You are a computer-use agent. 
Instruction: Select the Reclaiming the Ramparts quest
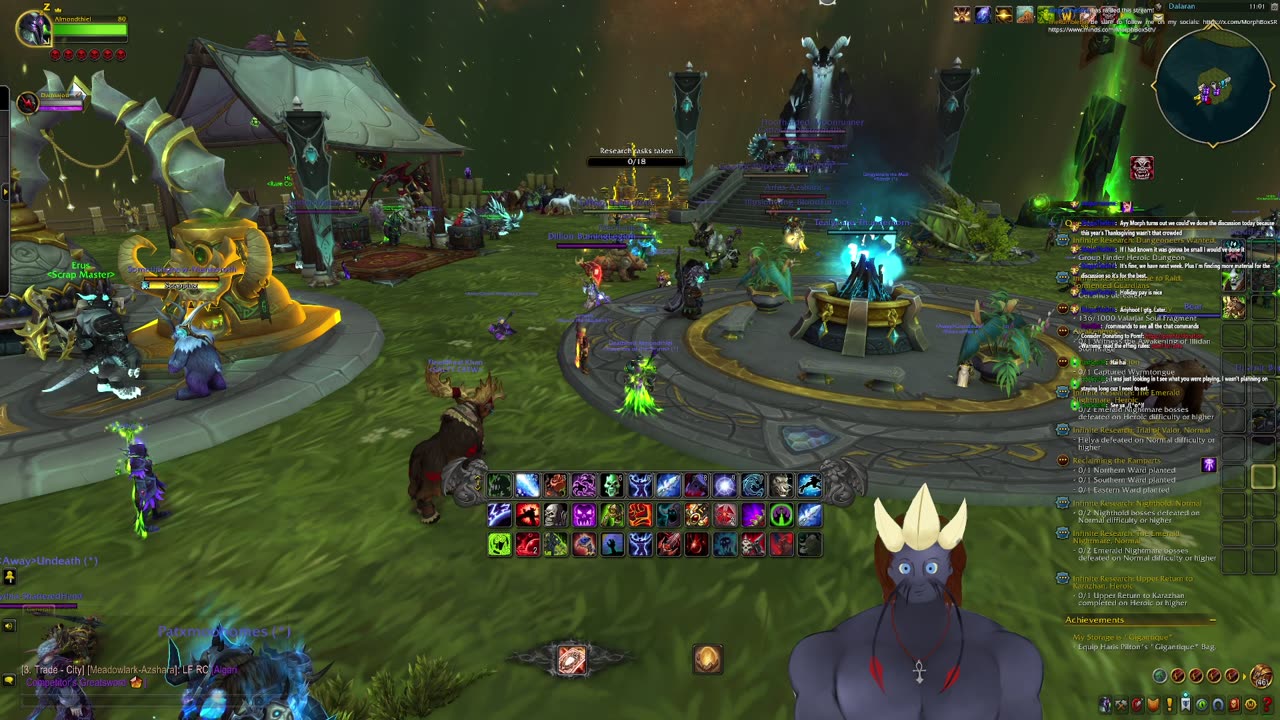tap(1116, 460)
